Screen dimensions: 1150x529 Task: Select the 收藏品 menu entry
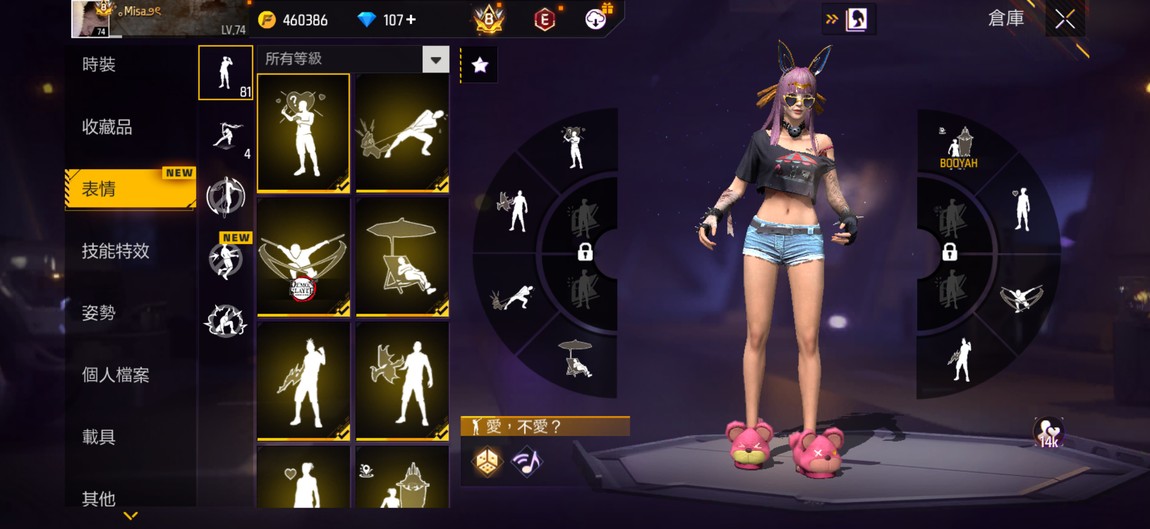(107, 127)
